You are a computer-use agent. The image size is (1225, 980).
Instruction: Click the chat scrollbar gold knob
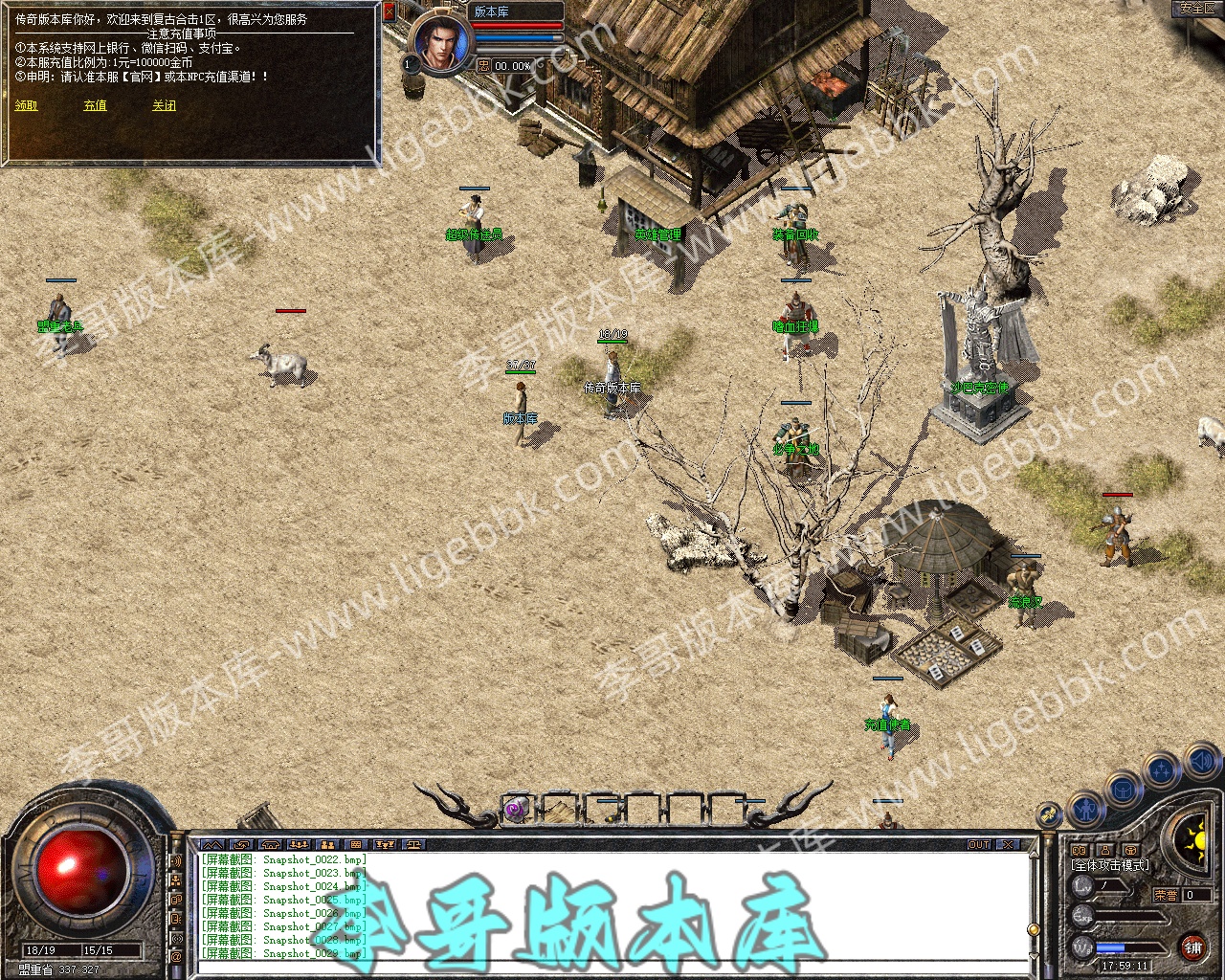(1033, 930)
